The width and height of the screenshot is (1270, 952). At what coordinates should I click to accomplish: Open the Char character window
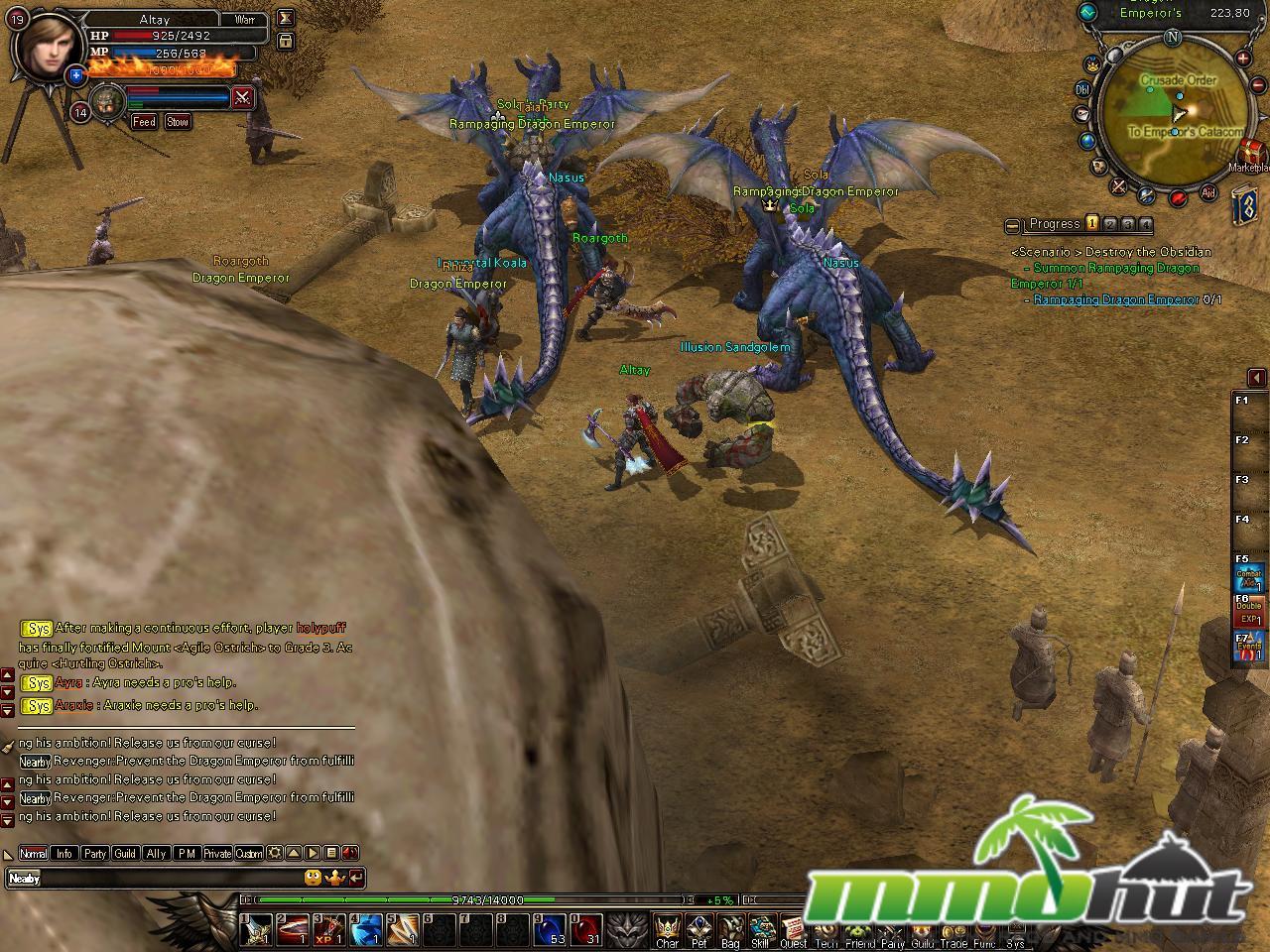click(667, 932)
